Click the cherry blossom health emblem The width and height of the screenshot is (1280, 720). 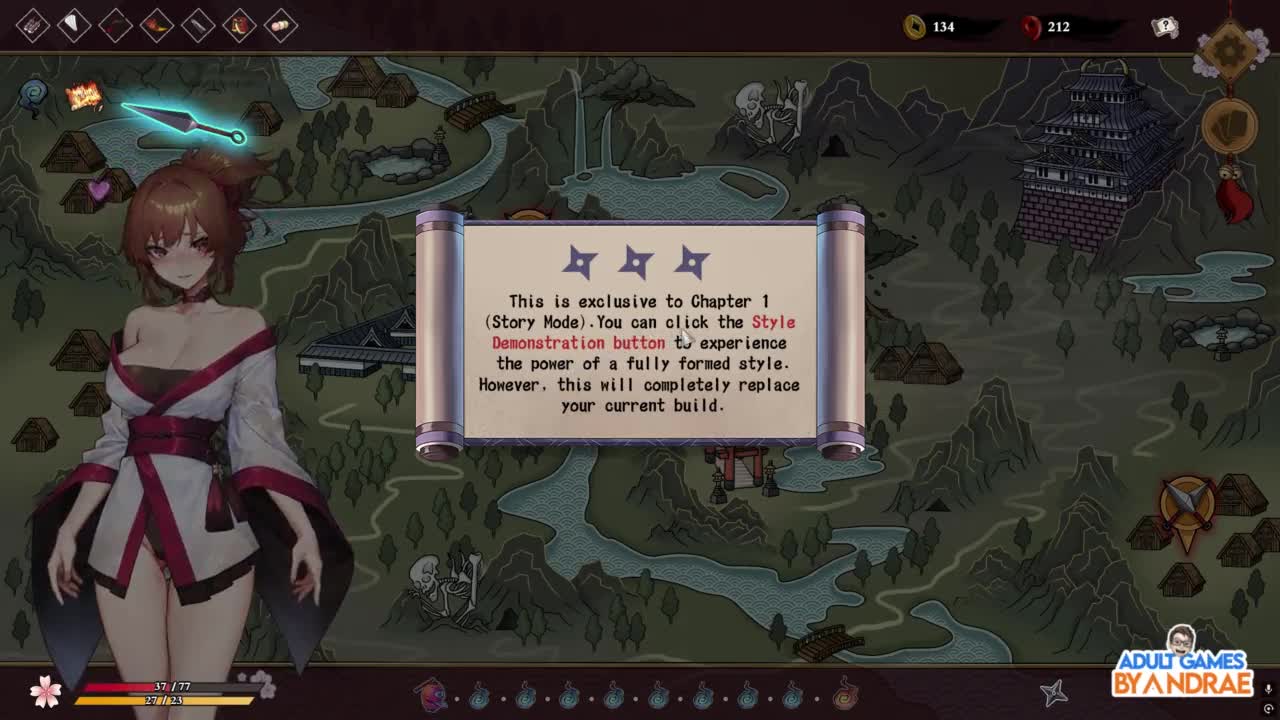(x=46, y=691)
